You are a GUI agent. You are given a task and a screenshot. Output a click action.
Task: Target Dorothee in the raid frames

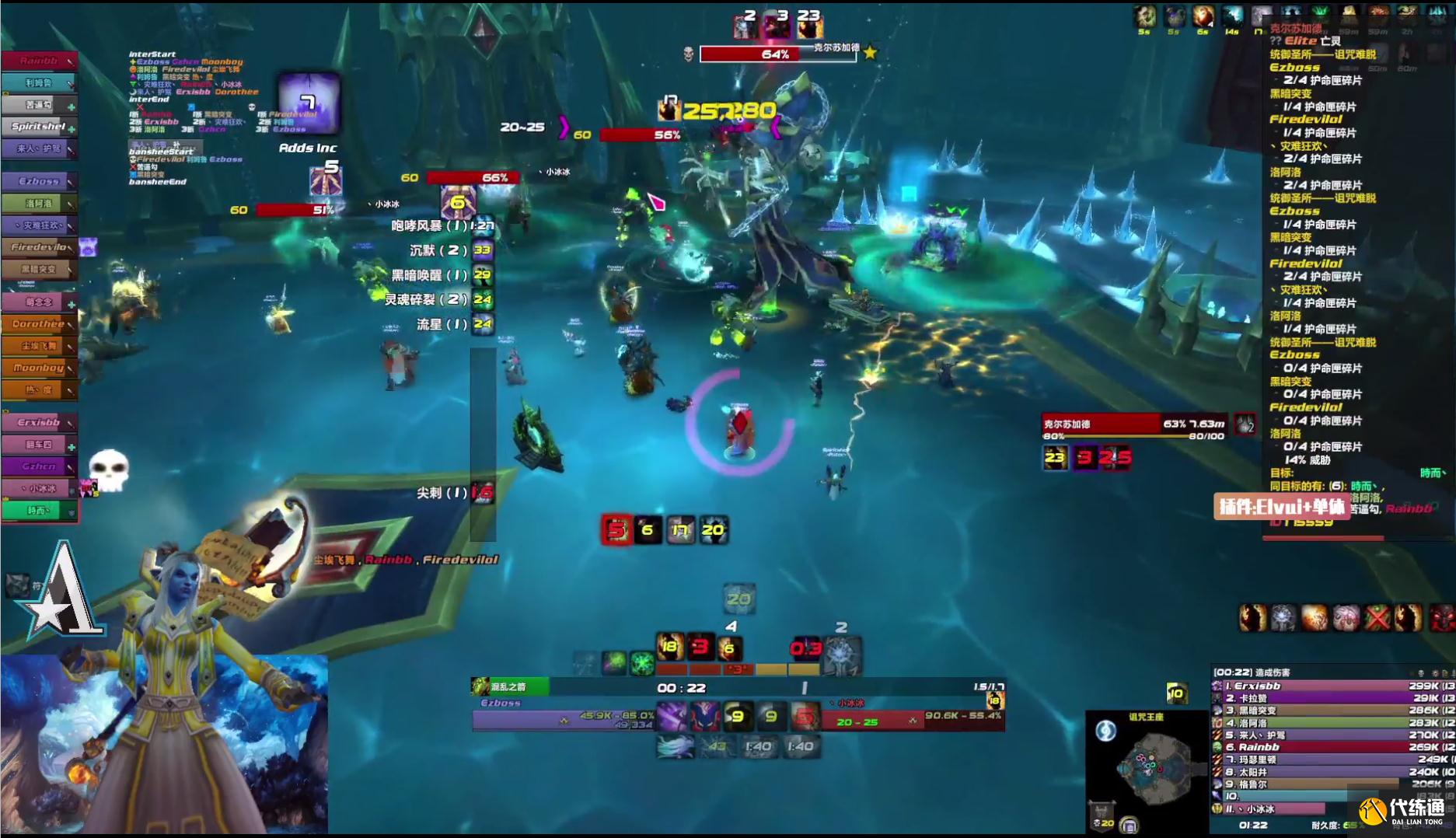click(x=39, y=323)
